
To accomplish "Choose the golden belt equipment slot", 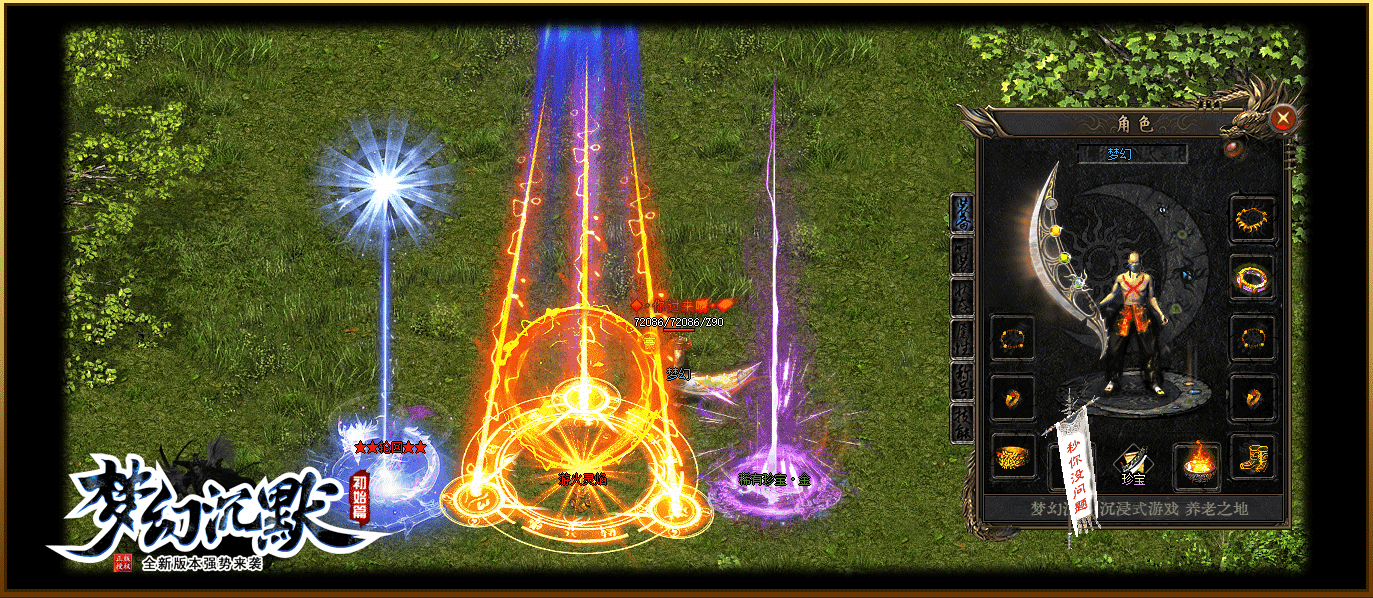I will click(1013, 459).
